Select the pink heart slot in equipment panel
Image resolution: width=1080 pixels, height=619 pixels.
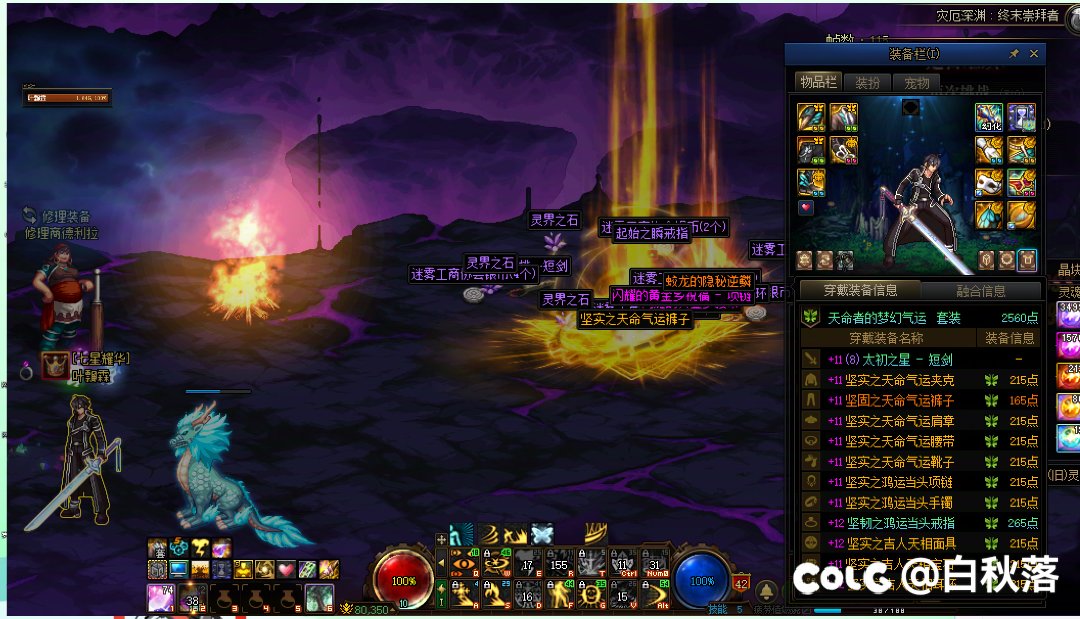[x=806, y=208]
